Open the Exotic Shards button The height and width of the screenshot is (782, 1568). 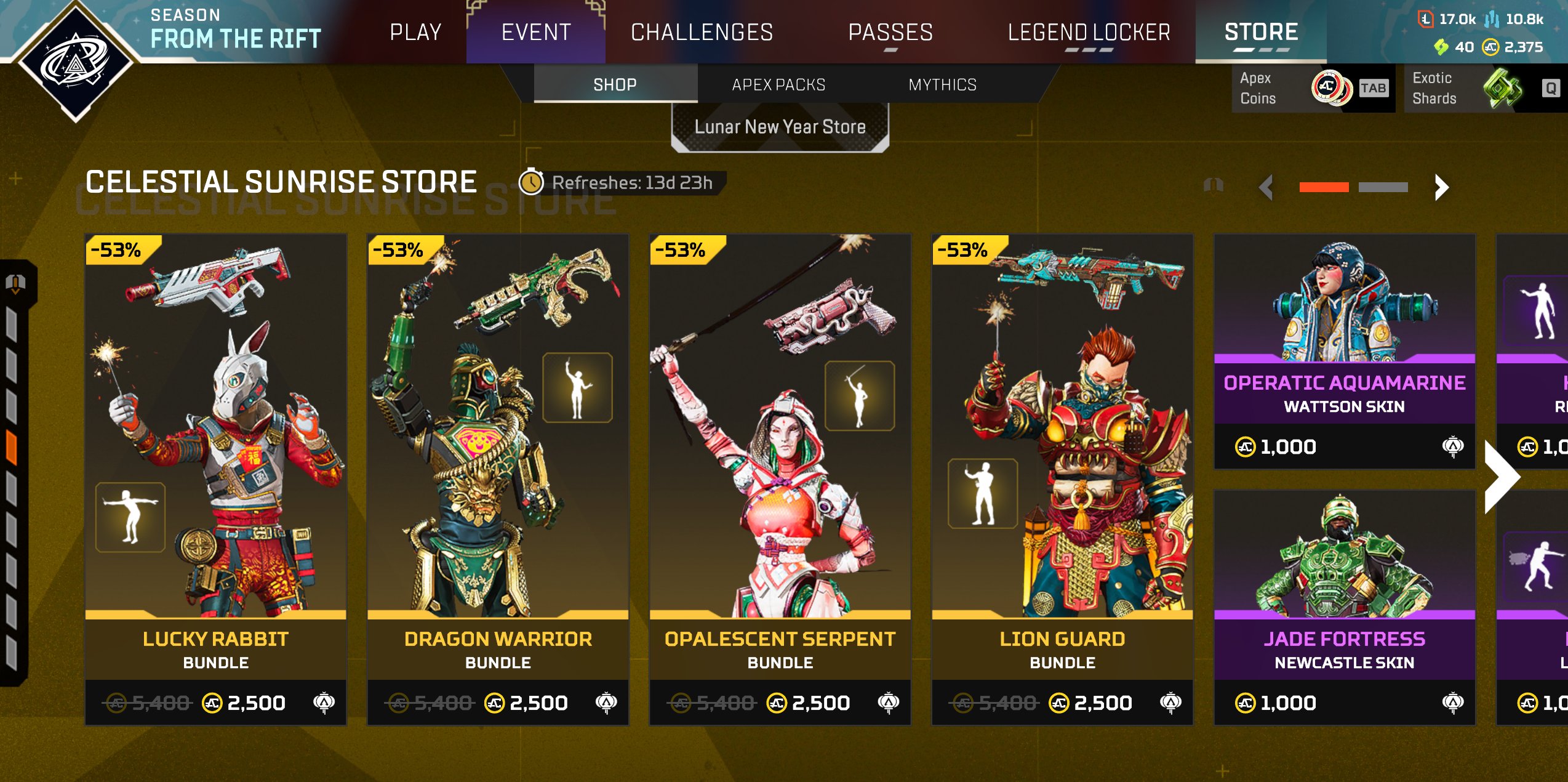pyautogui.click(x=1484, y=88)
